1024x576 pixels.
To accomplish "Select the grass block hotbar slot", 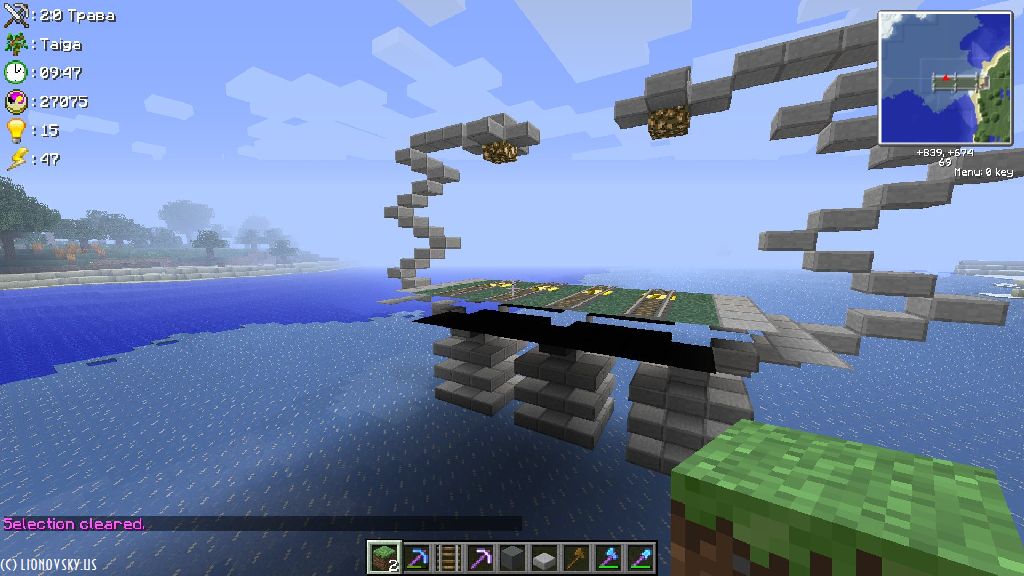I will (383, 557).
